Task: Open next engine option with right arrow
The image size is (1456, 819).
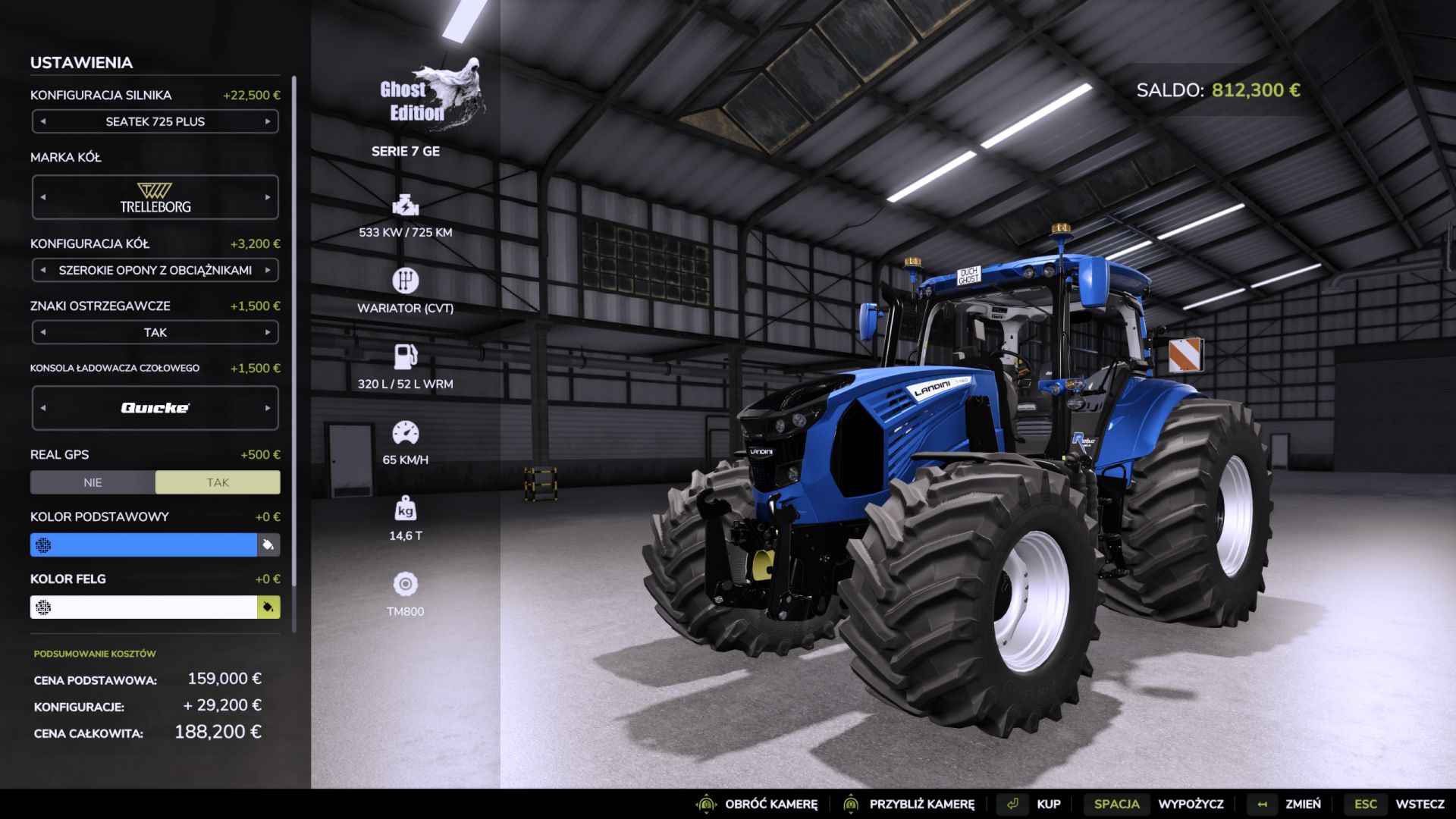Action: coord(267,121)
